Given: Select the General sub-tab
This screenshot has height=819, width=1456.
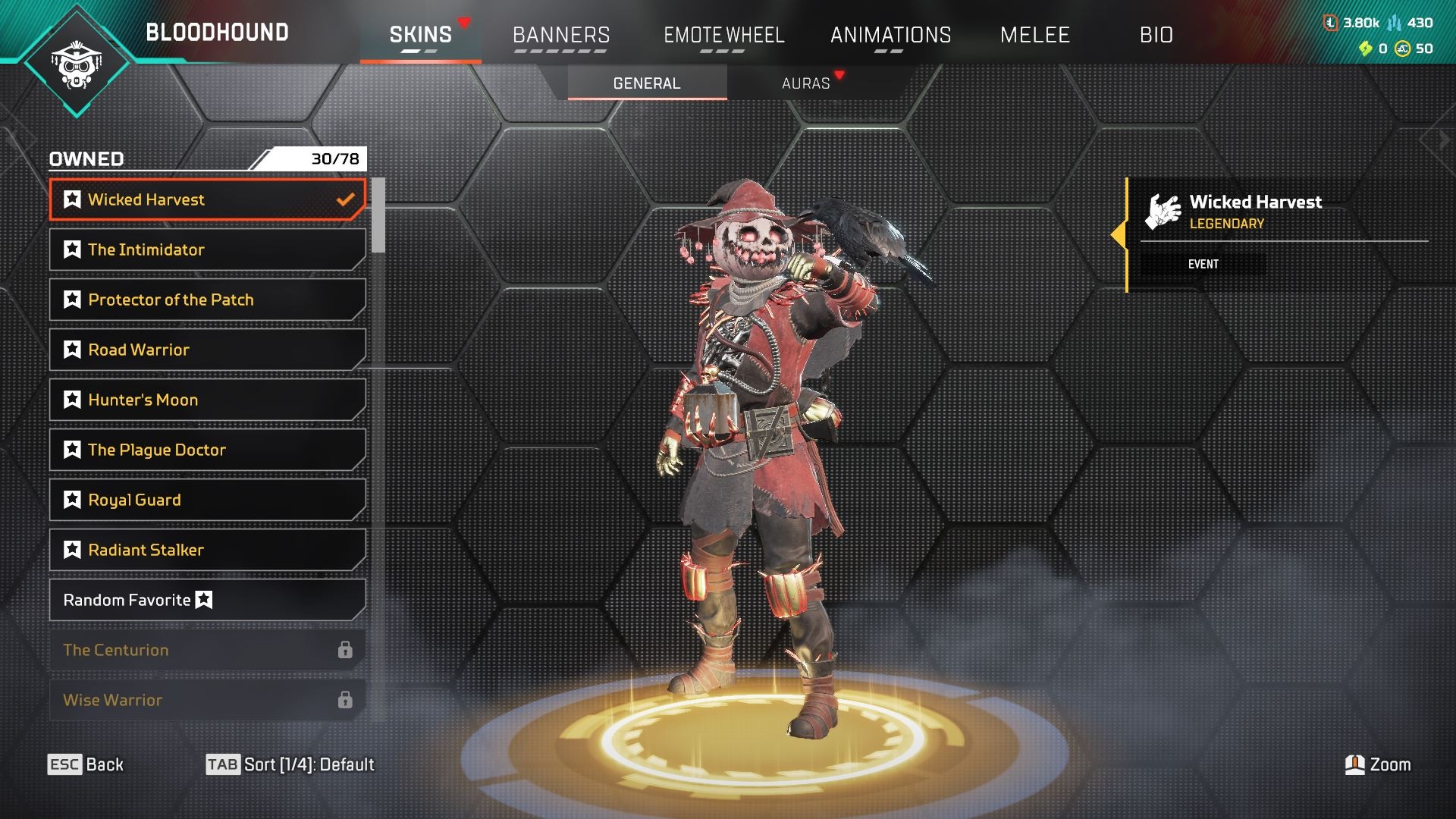Looking at the screenshot, I should coord(647,83).
